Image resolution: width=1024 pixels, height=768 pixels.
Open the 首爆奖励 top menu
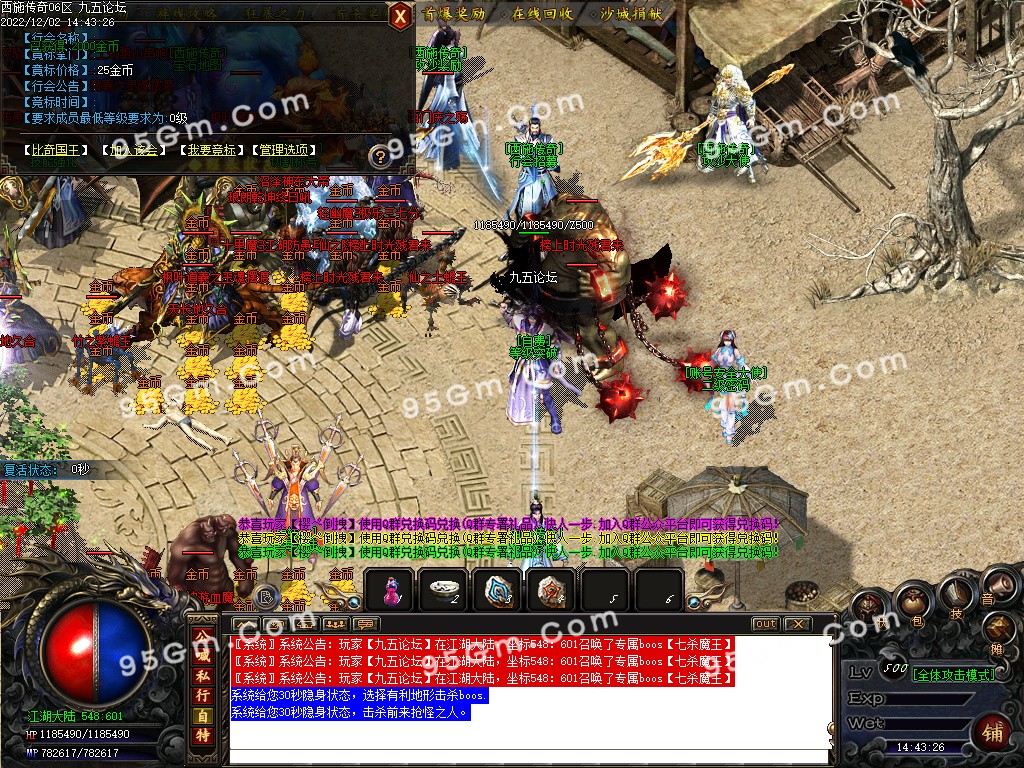pyautogui.click(x=453, y=14)
